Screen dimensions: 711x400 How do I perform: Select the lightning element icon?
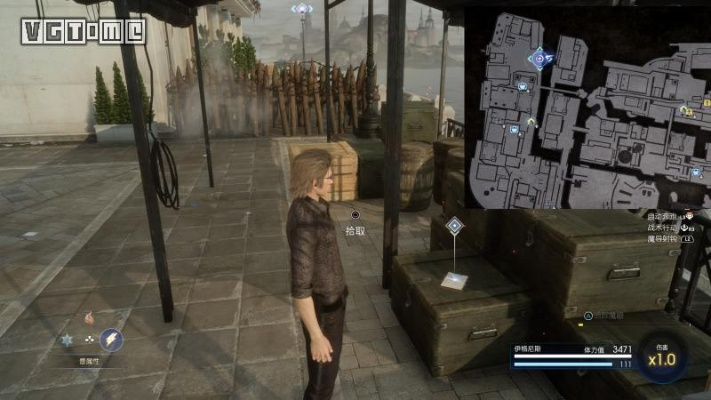pyautogui.click(x=111, y=341)
